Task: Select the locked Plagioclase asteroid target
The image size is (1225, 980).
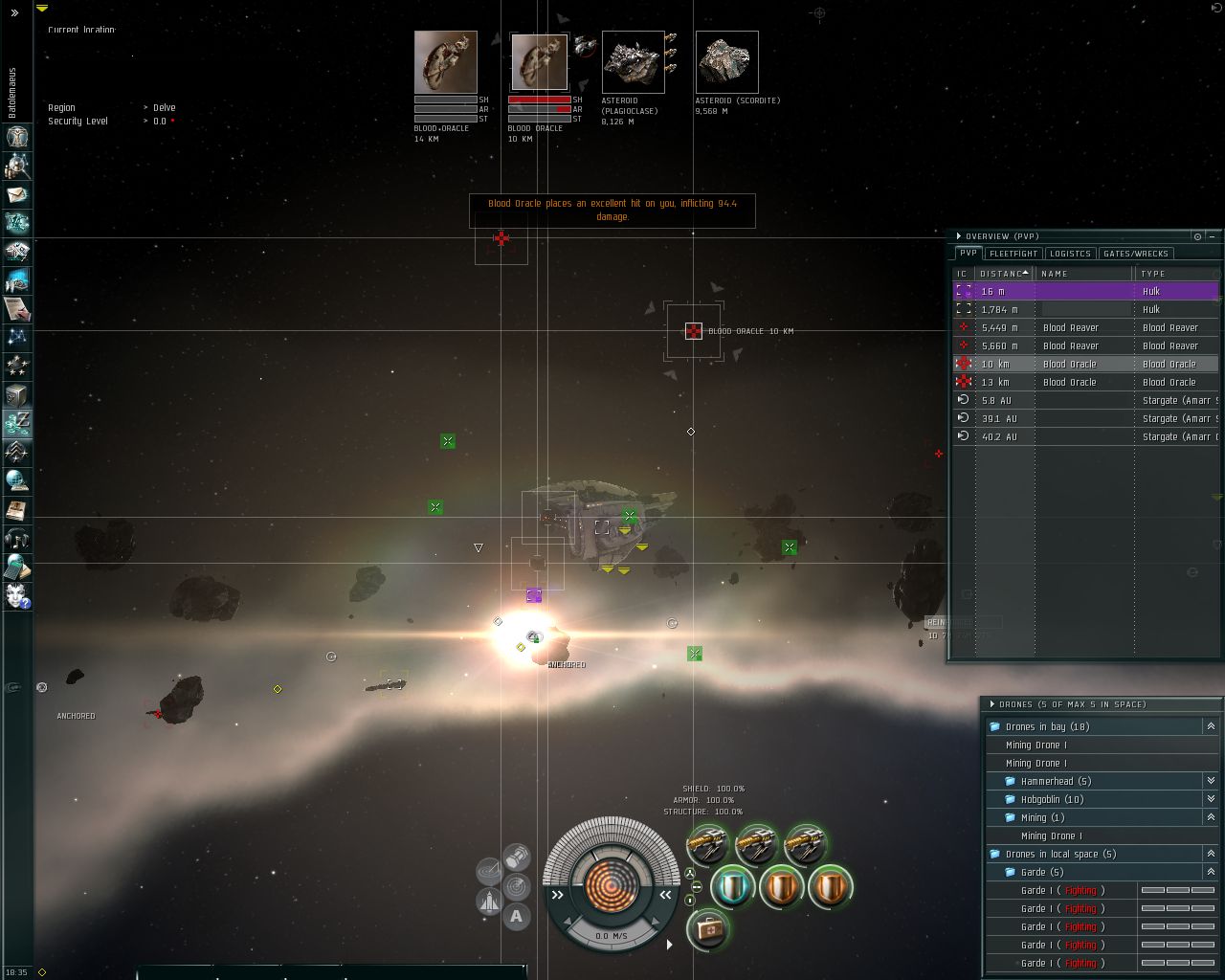Action: (x=633, y=62)
